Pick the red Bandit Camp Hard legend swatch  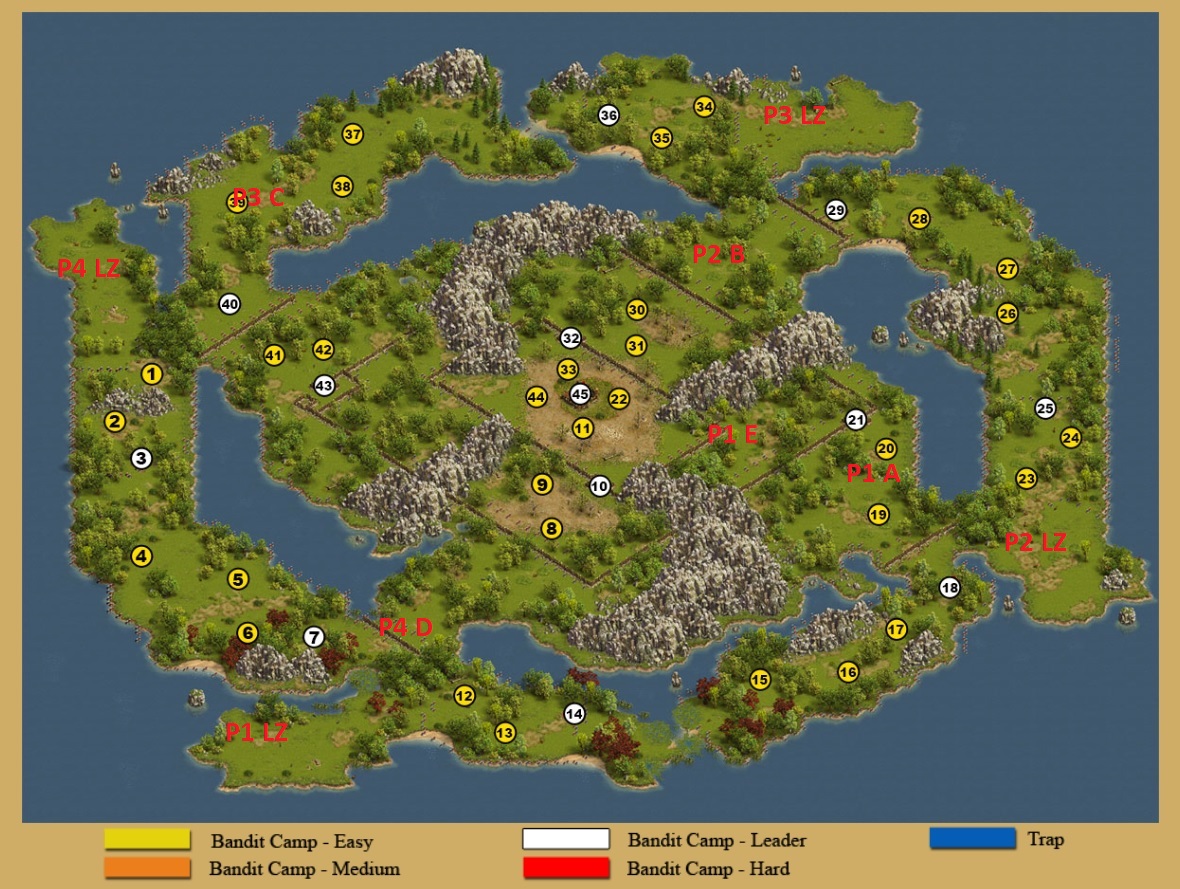tap(565, 868)
